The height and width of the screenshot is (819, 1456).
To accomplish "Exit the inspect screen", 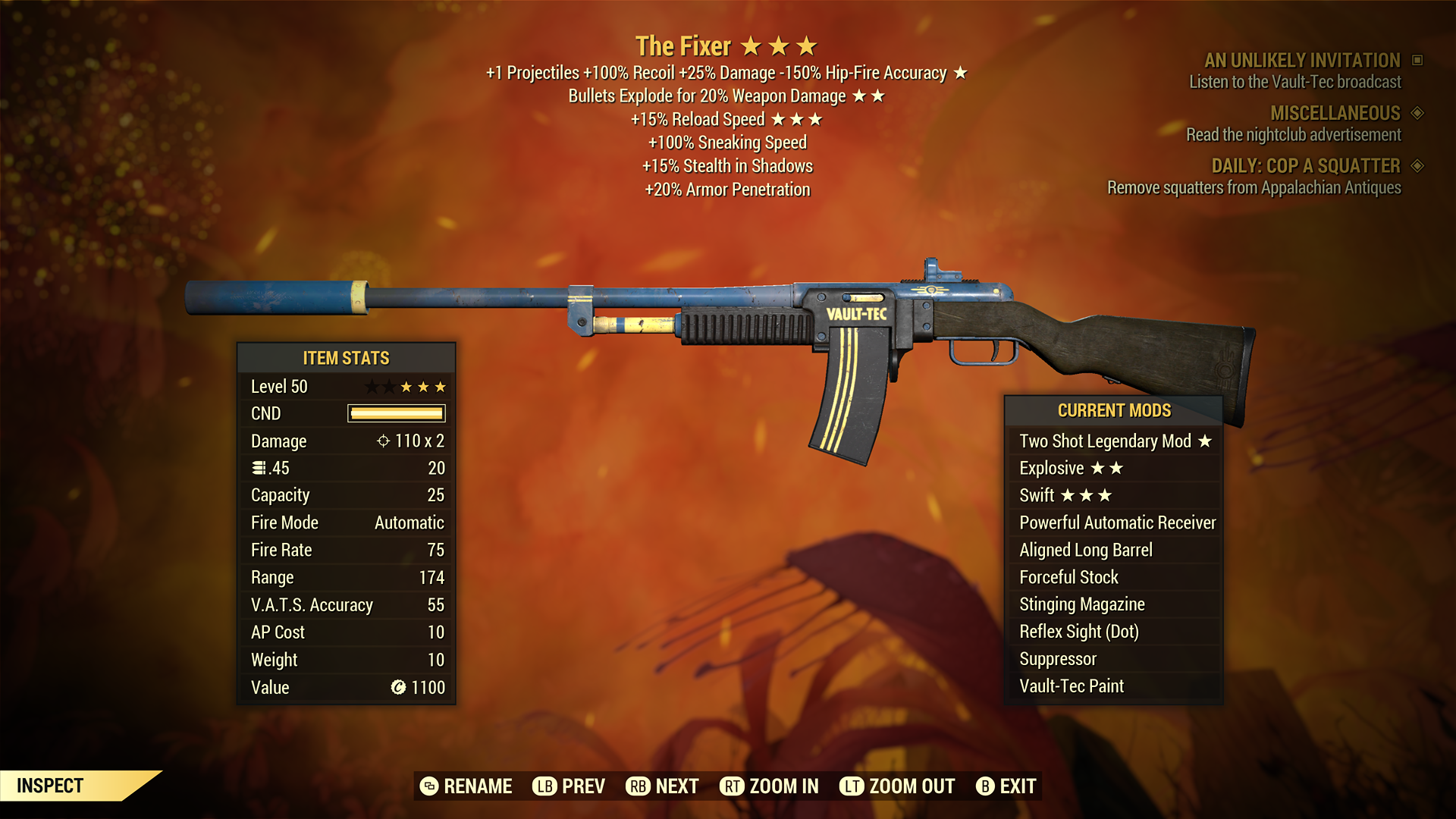I will pyautogui.click(x=1006, y=786).
